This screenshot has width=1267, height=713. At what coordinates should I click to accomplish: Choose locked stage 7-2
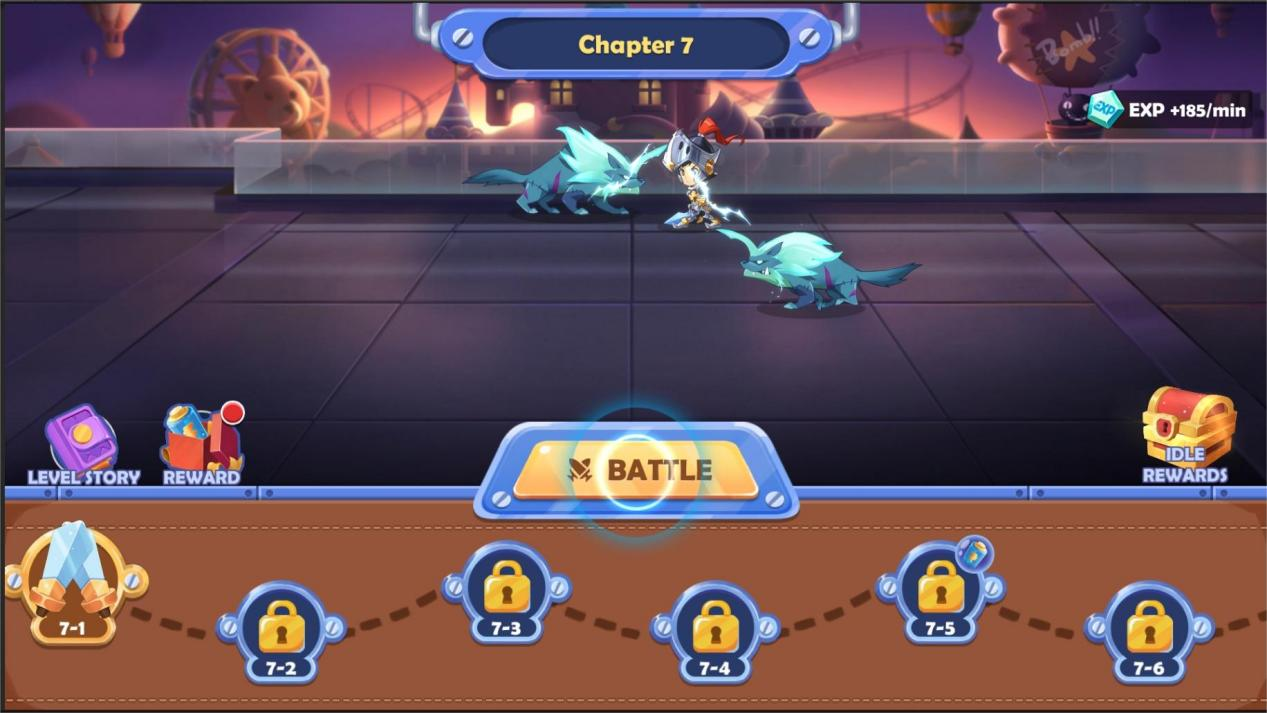point(281,630)
